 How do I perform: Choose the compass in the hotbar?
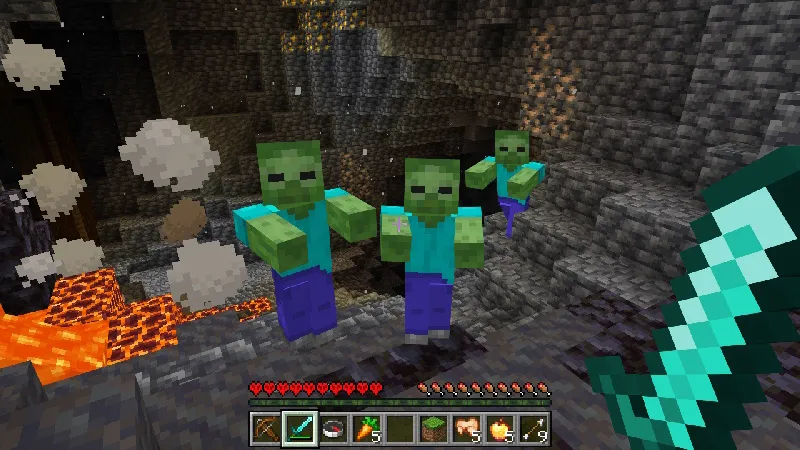pyautogui.click(x=332, y=428)
